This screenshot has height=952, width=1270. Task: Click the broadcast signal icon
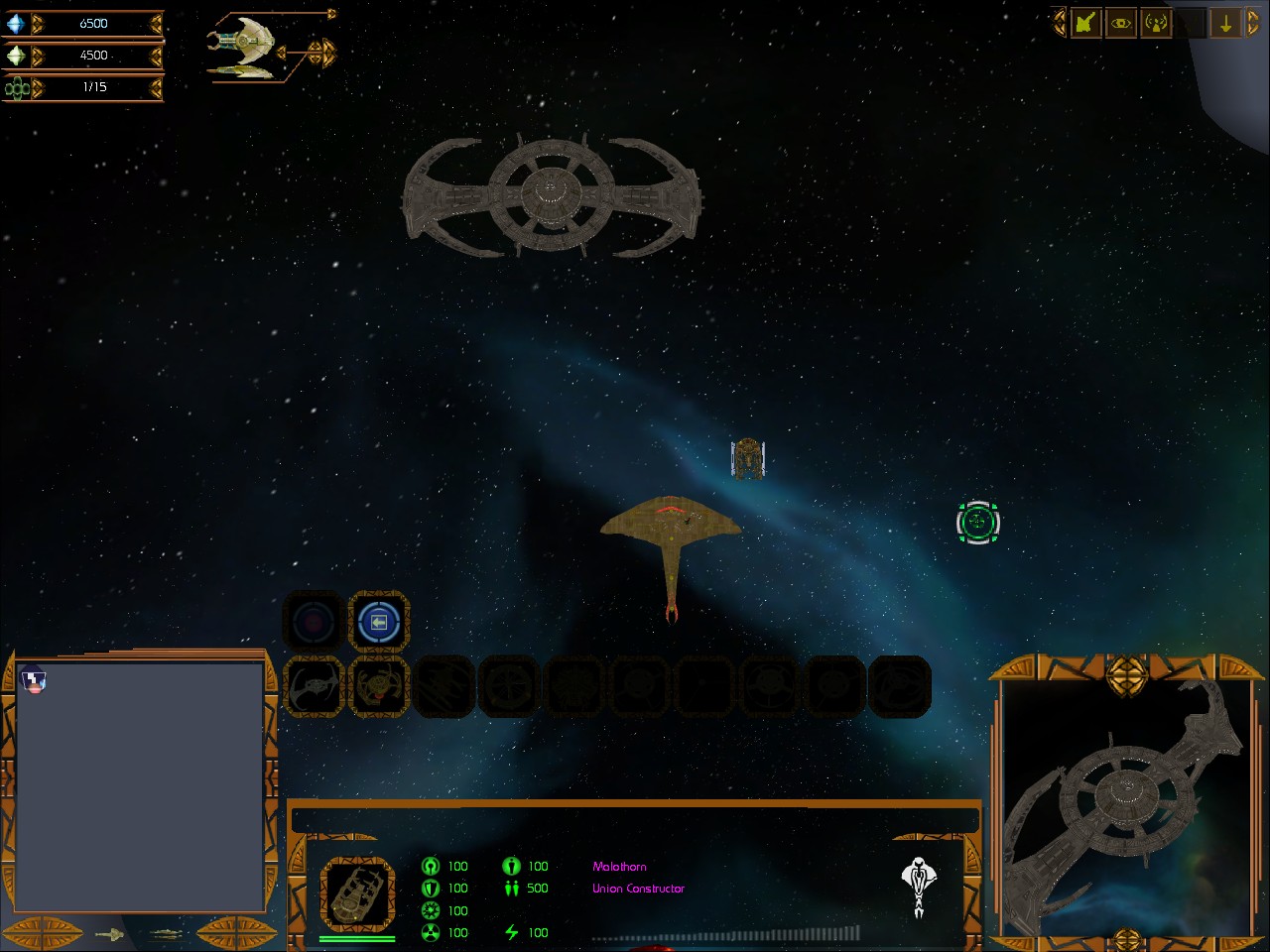pos(1156,23)
